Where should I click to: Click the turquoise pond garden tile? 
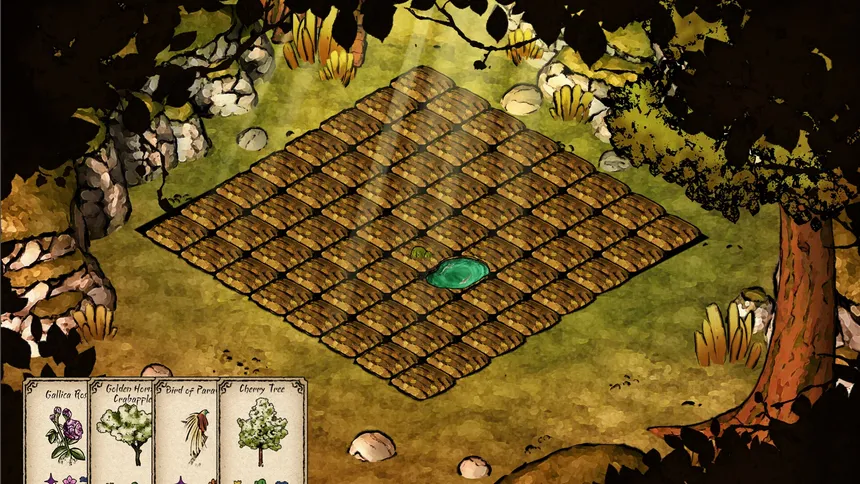point(458,271)
